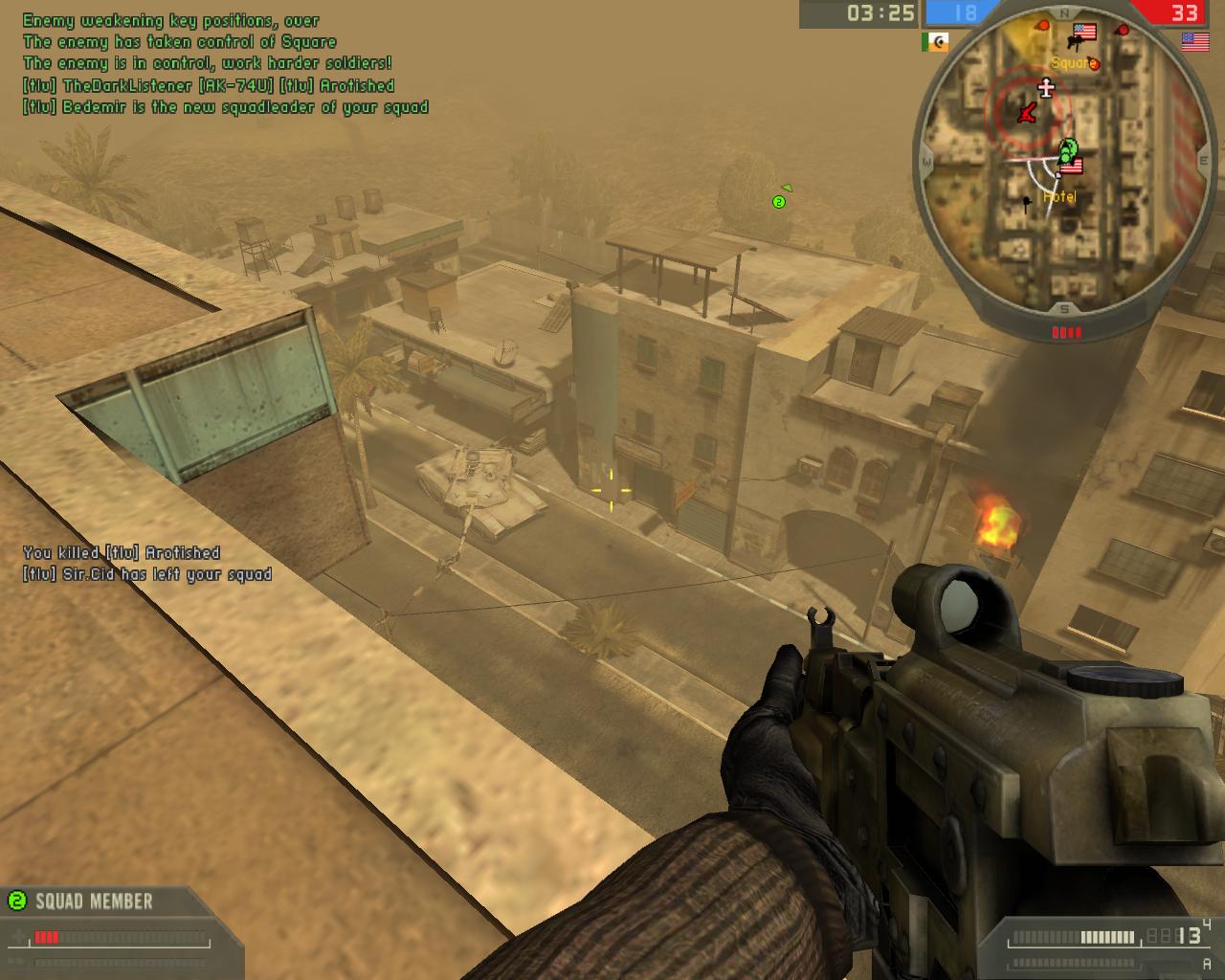Screen dimensions: 1225x980
Task: Click the white cross marker on minimap
Action: [x=1046, y=89]
